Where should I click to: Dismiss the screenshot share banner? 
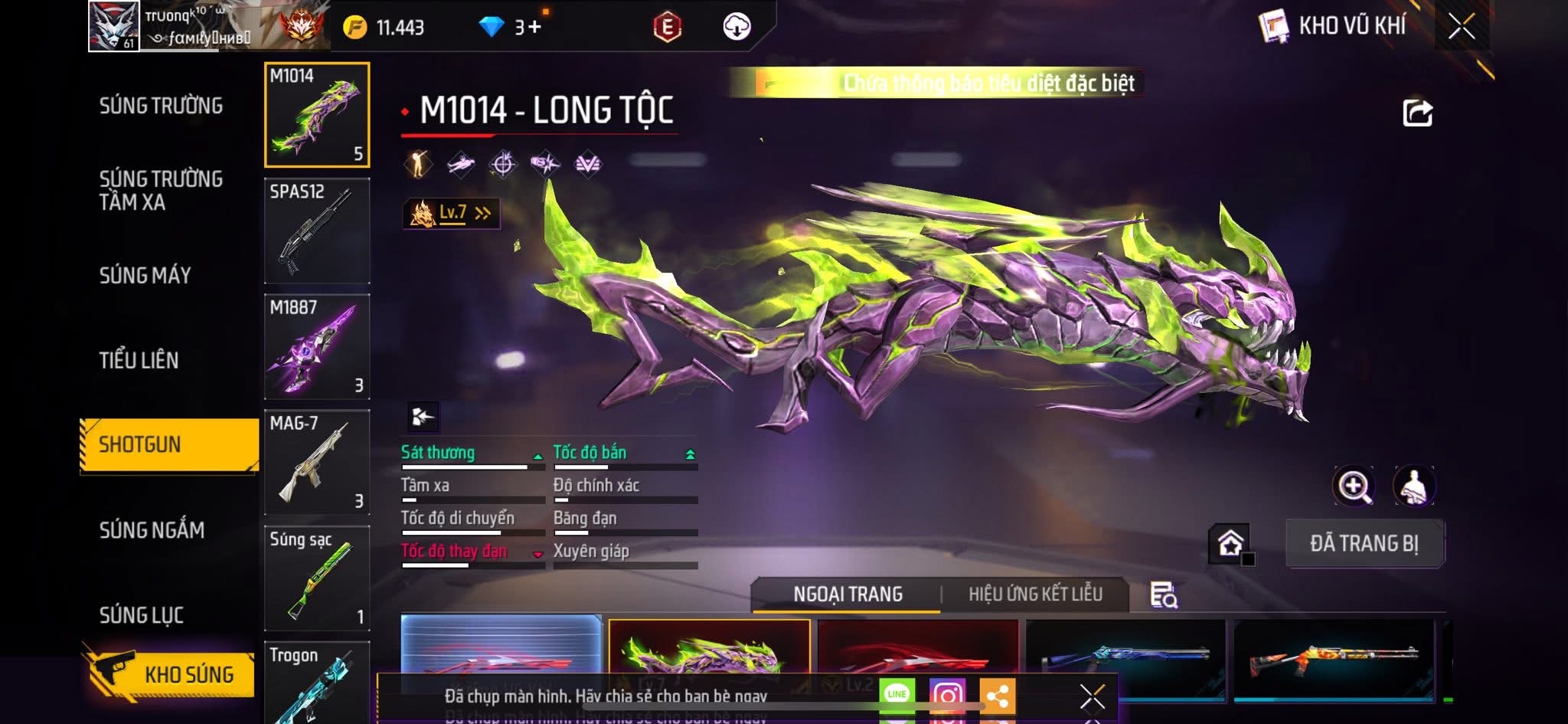point(1092,696)
